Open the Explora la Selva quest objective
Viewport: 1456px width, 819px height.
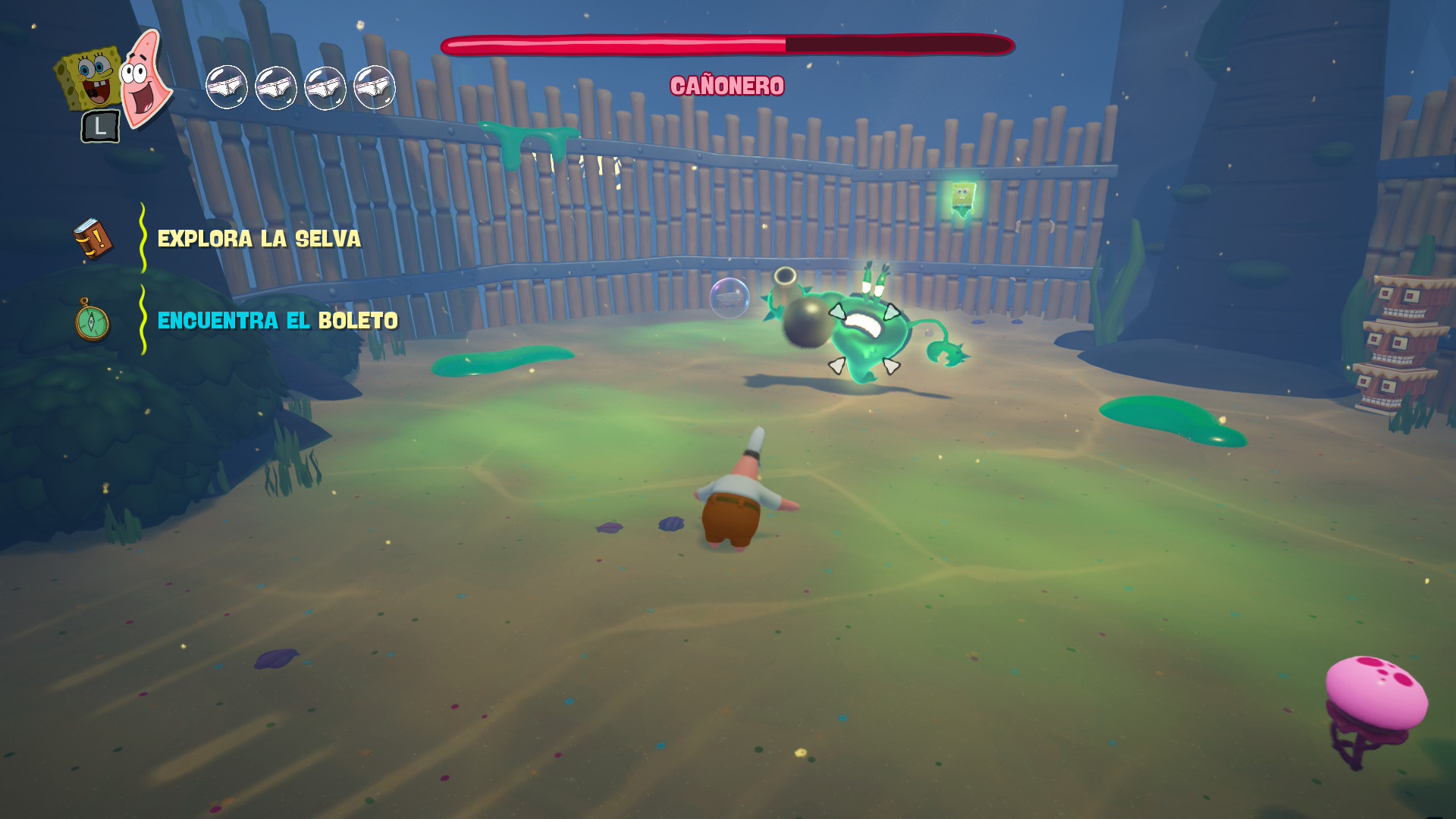click(x=259, y=239)
